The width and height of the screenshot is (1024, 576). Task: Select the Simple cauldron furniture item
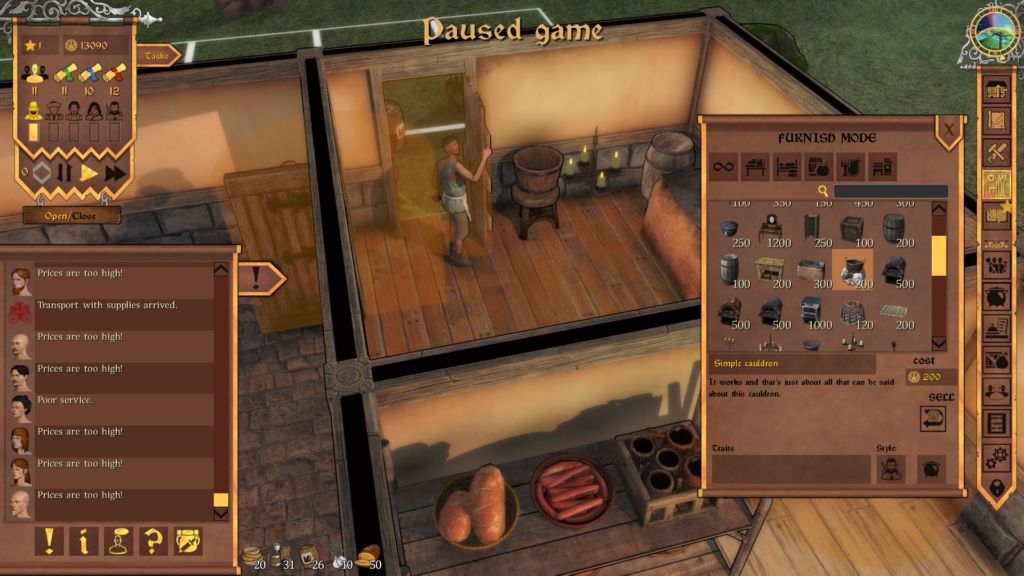(x=852, y=268)
